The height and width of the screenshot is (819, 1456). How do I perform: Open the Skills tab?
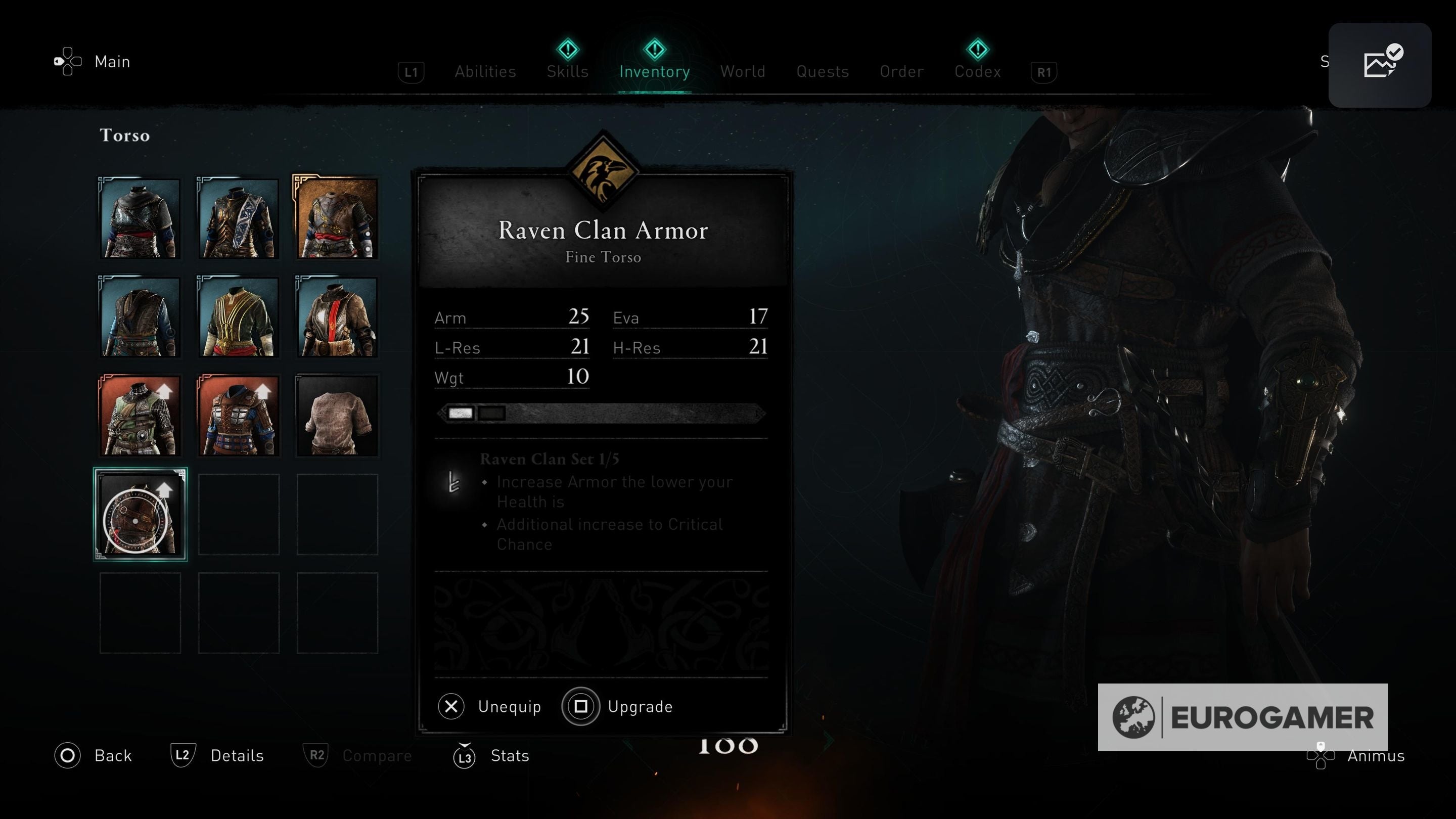(567, 71)
